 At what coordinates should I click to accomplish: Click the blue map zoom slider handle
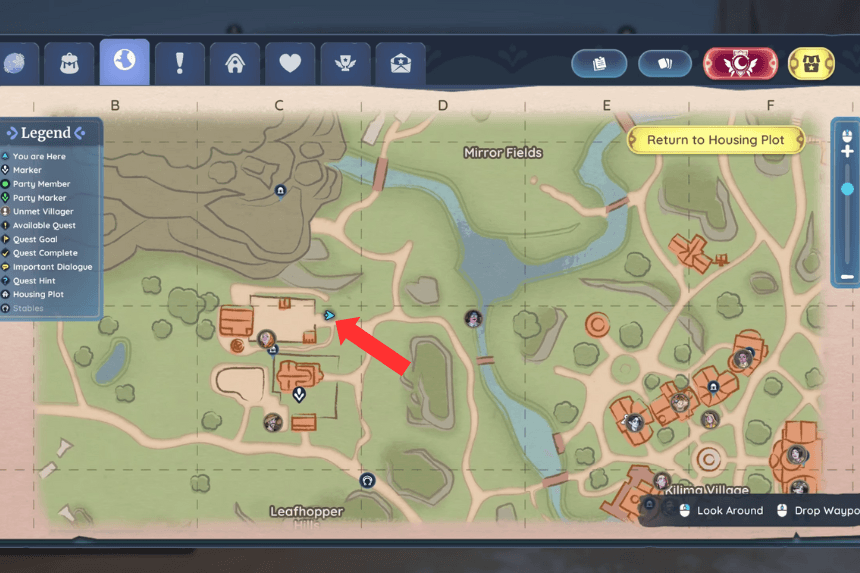pos(847,188)
